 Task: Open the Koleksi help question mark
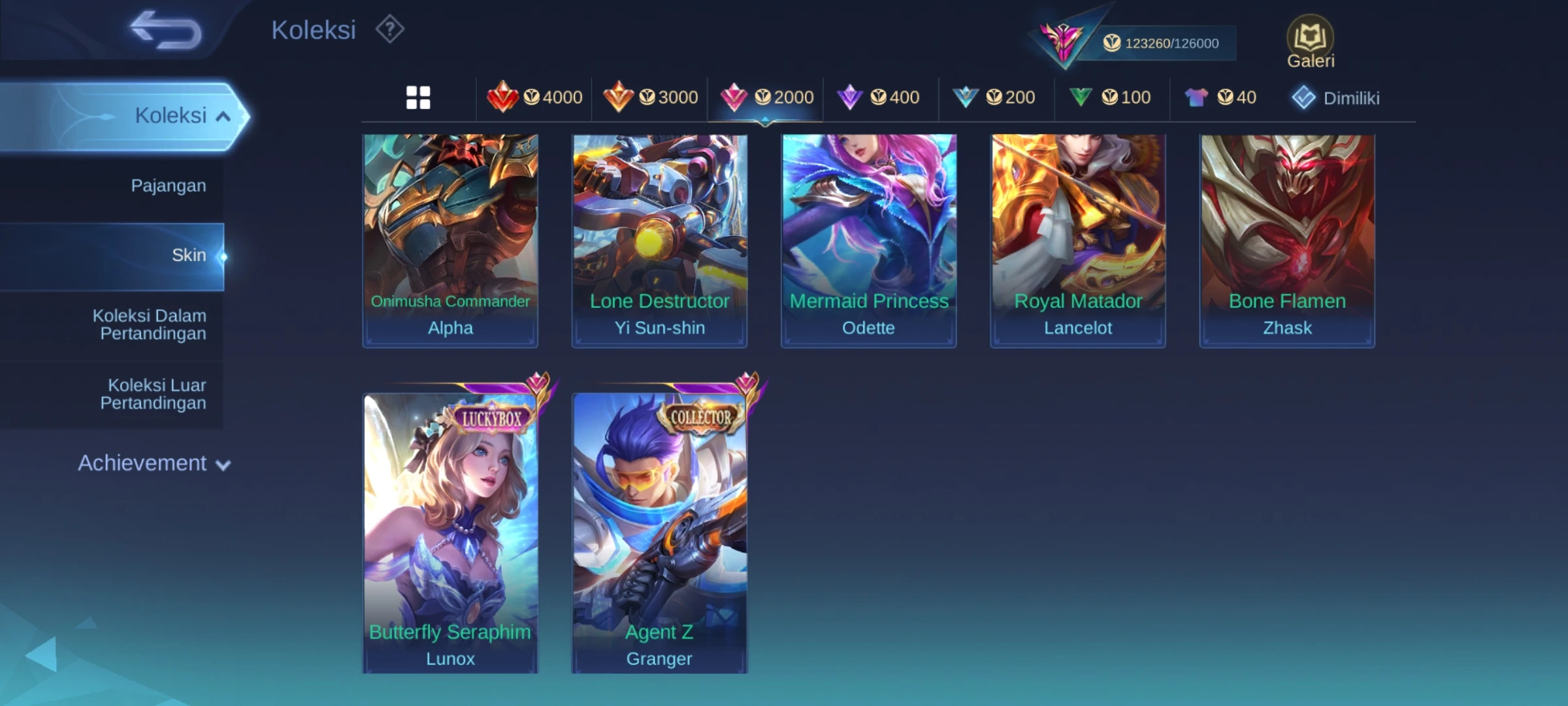pos(389,29)
